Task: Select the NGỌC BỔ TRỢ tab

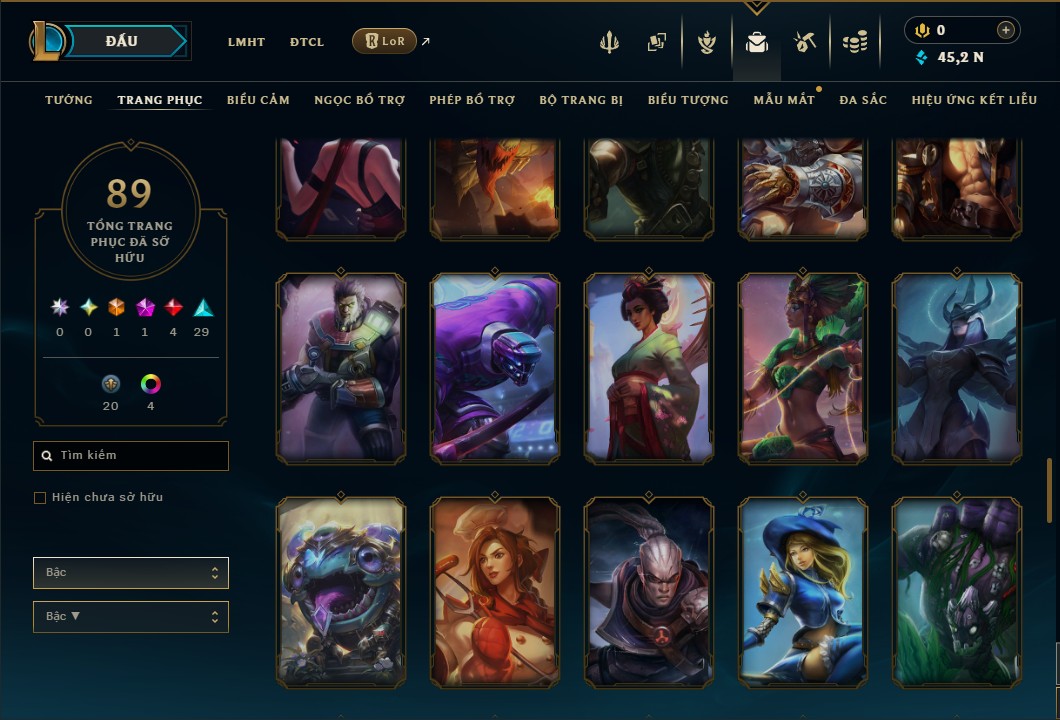Action: pos(359,100)
